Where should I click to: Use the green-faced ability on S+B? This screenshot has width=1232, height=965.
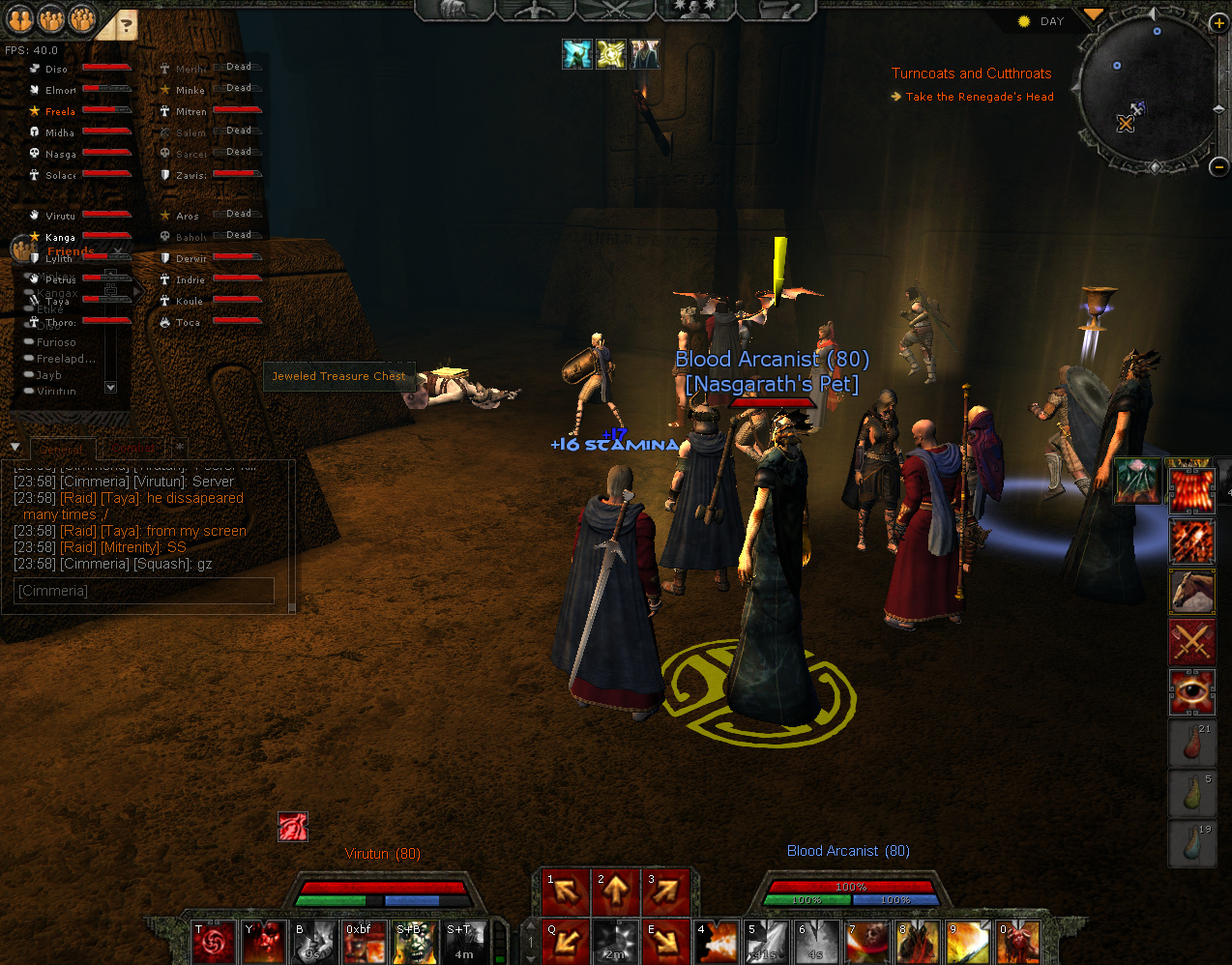[x=415, y=941]
